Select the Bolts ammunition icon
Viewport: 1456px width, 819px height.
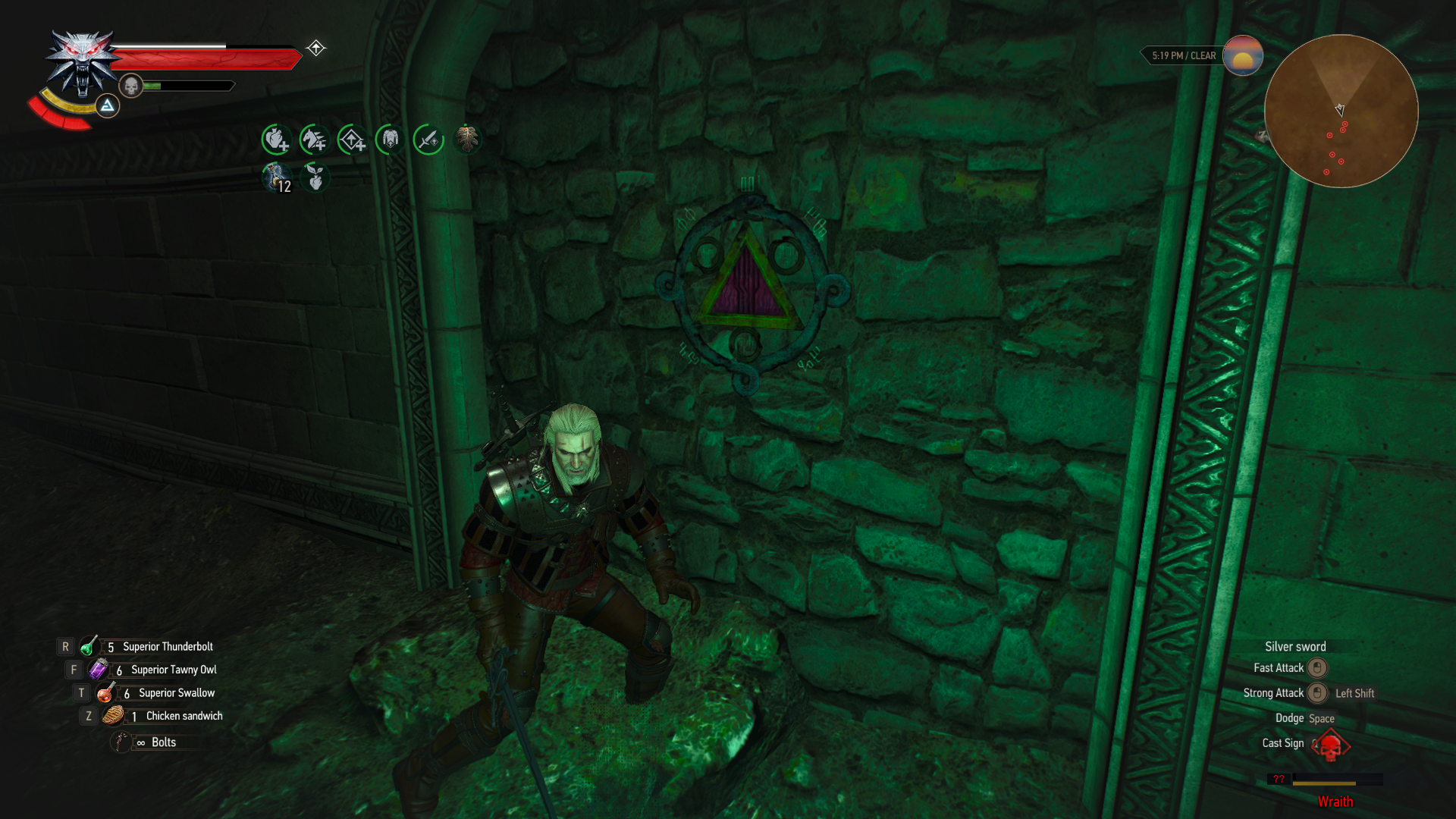(x=120, y=742)
